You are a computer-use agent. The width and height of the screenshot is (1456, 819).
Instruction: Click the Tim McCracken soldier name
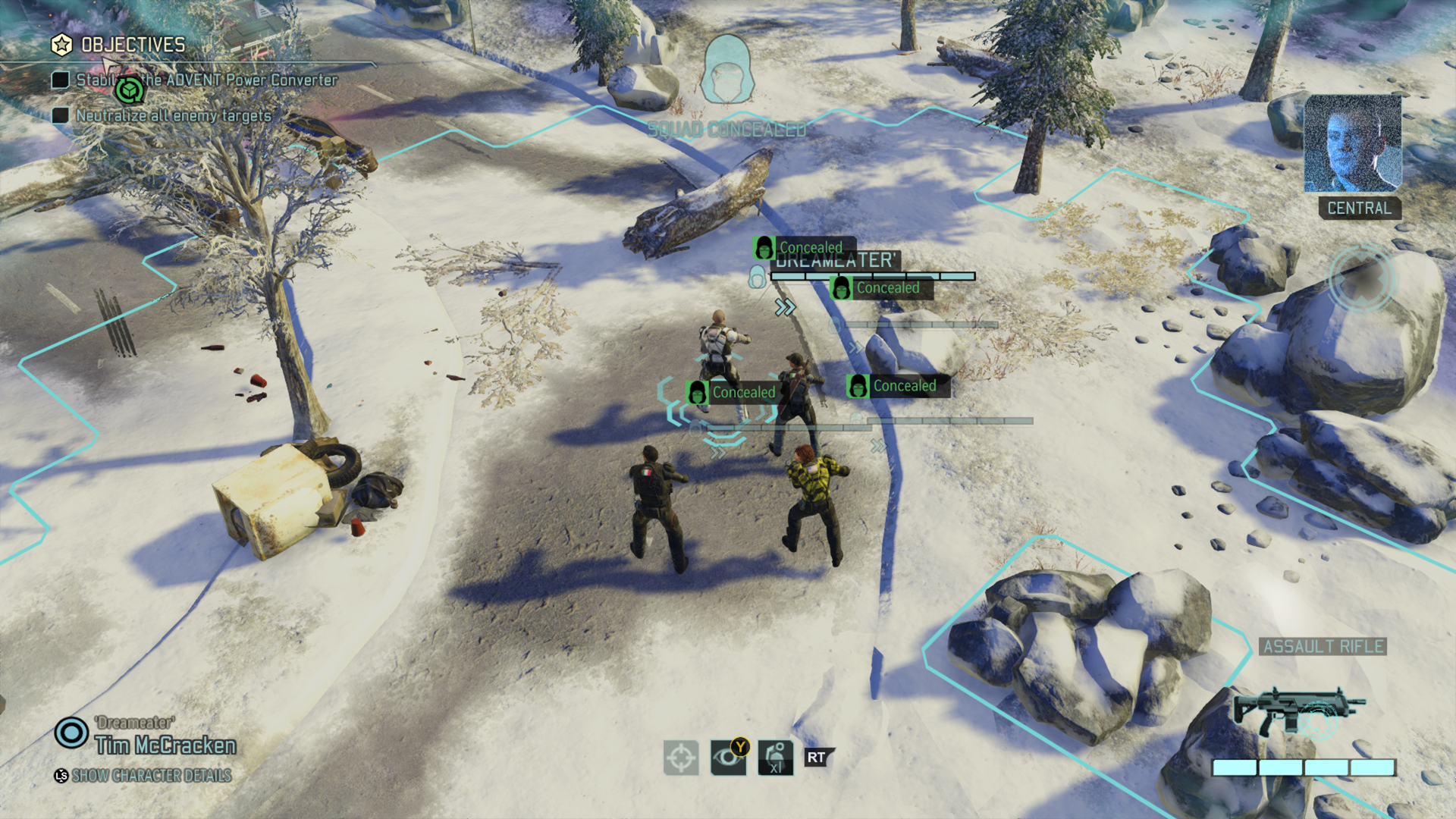click(x=165, y=746)
